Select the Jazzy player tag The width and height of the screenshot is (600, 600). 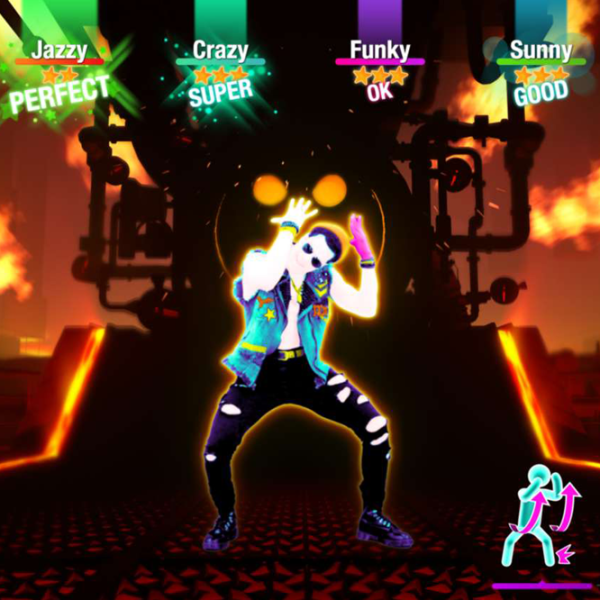[x=58, y=49]
